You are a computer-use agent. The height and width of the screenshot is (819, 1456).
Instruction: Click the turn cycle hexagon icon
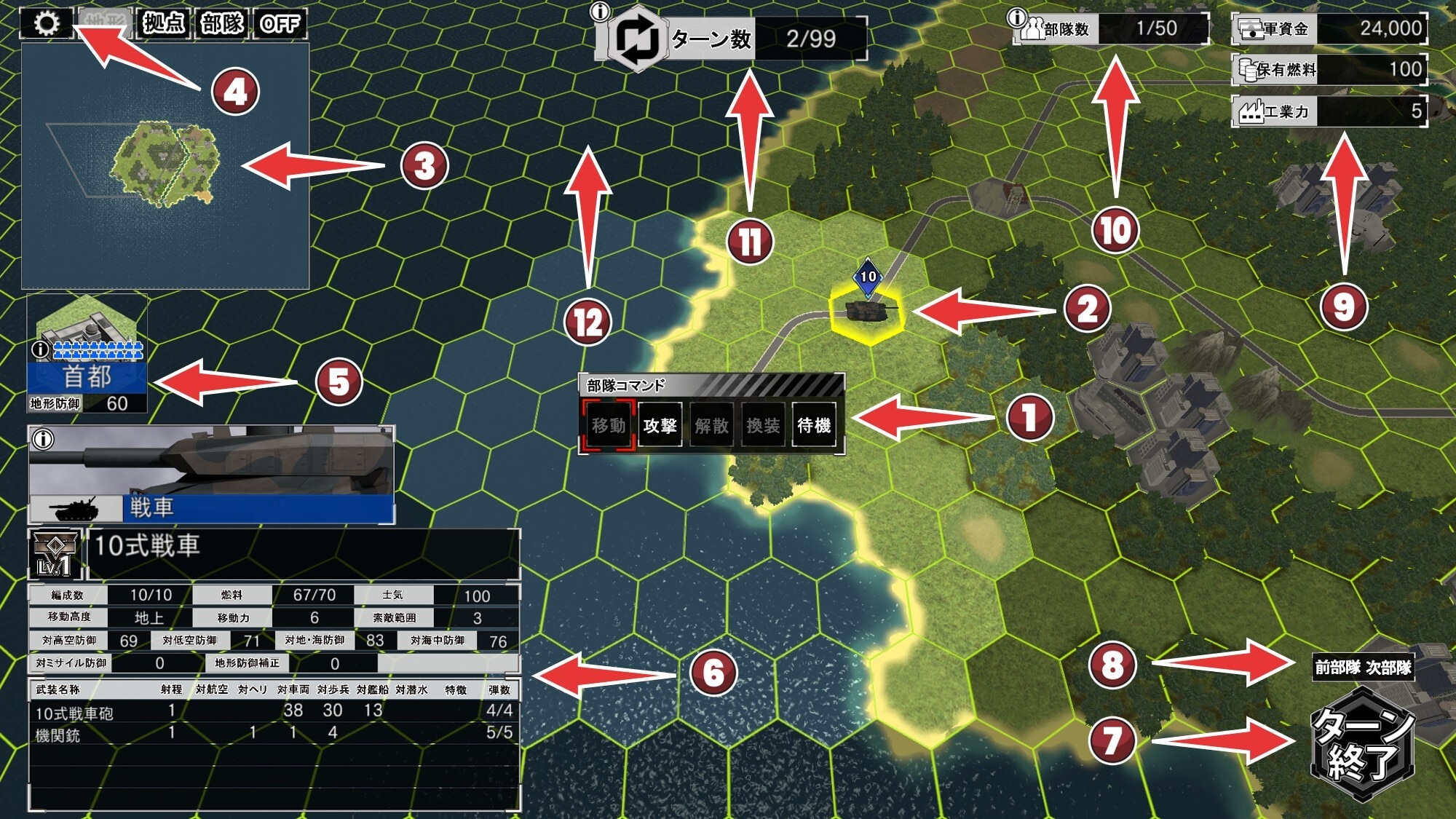coord(637,39)
